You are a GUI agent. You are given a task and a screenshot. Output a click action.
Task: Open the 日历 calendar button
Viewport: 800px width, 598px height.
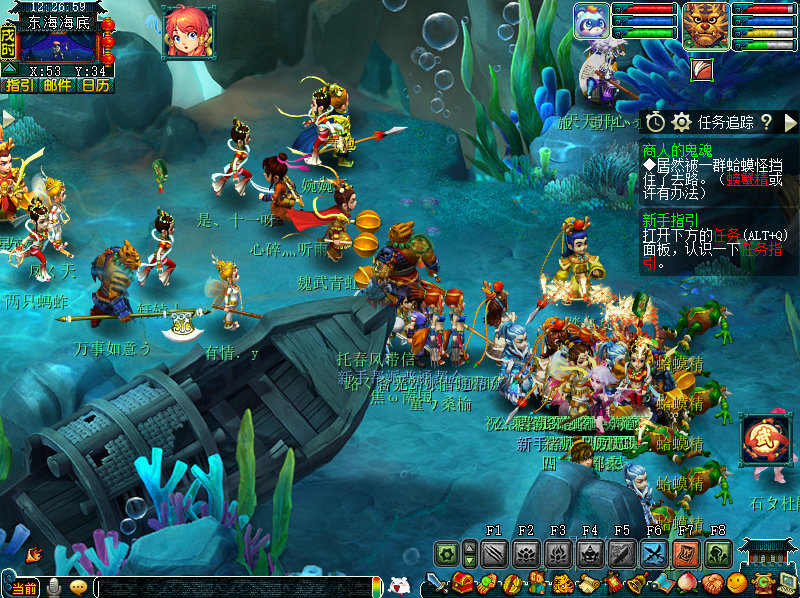click(96, 86)
